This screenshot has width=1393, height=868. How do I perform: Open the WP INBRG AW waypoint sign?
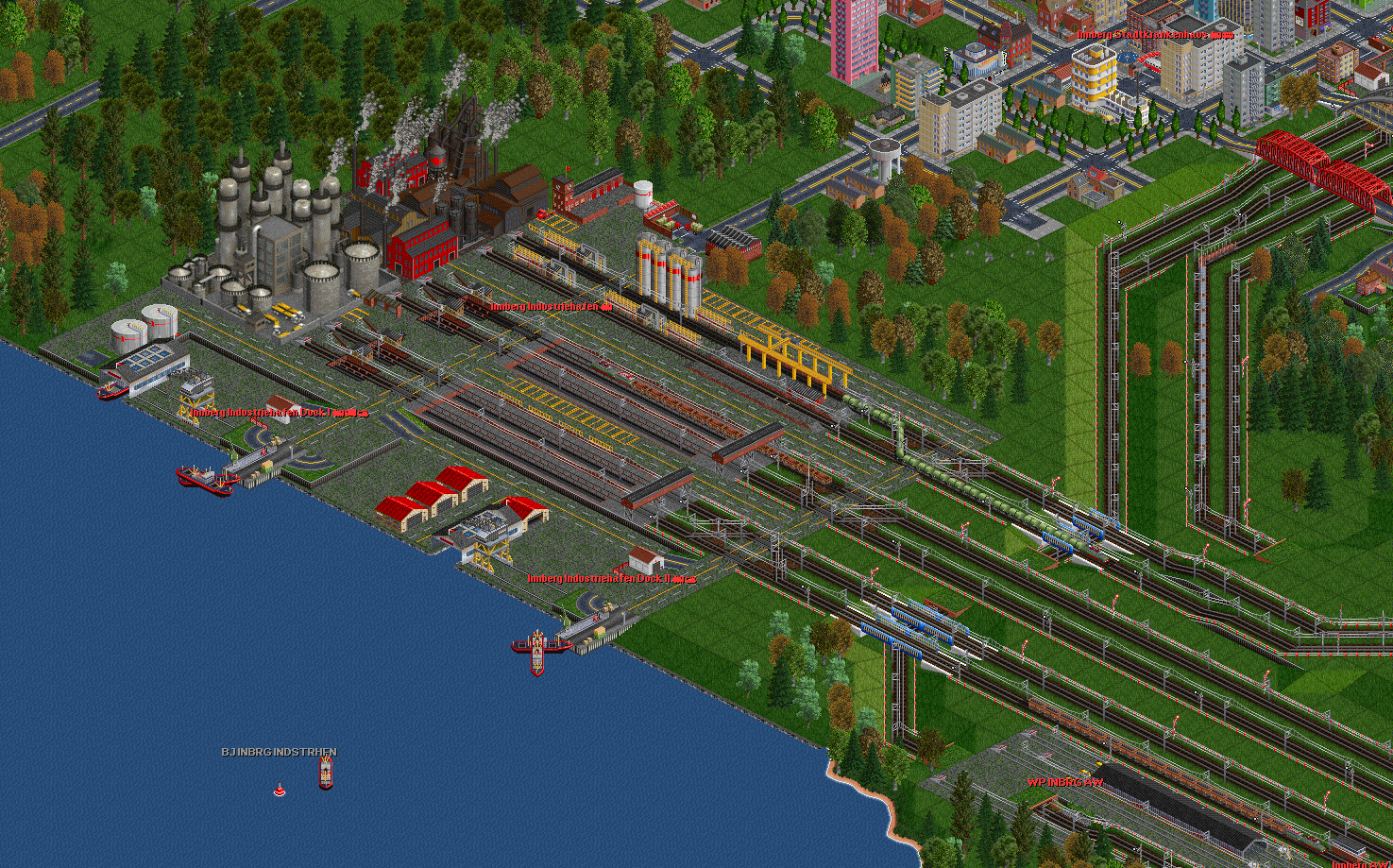tap(1064, 782)
